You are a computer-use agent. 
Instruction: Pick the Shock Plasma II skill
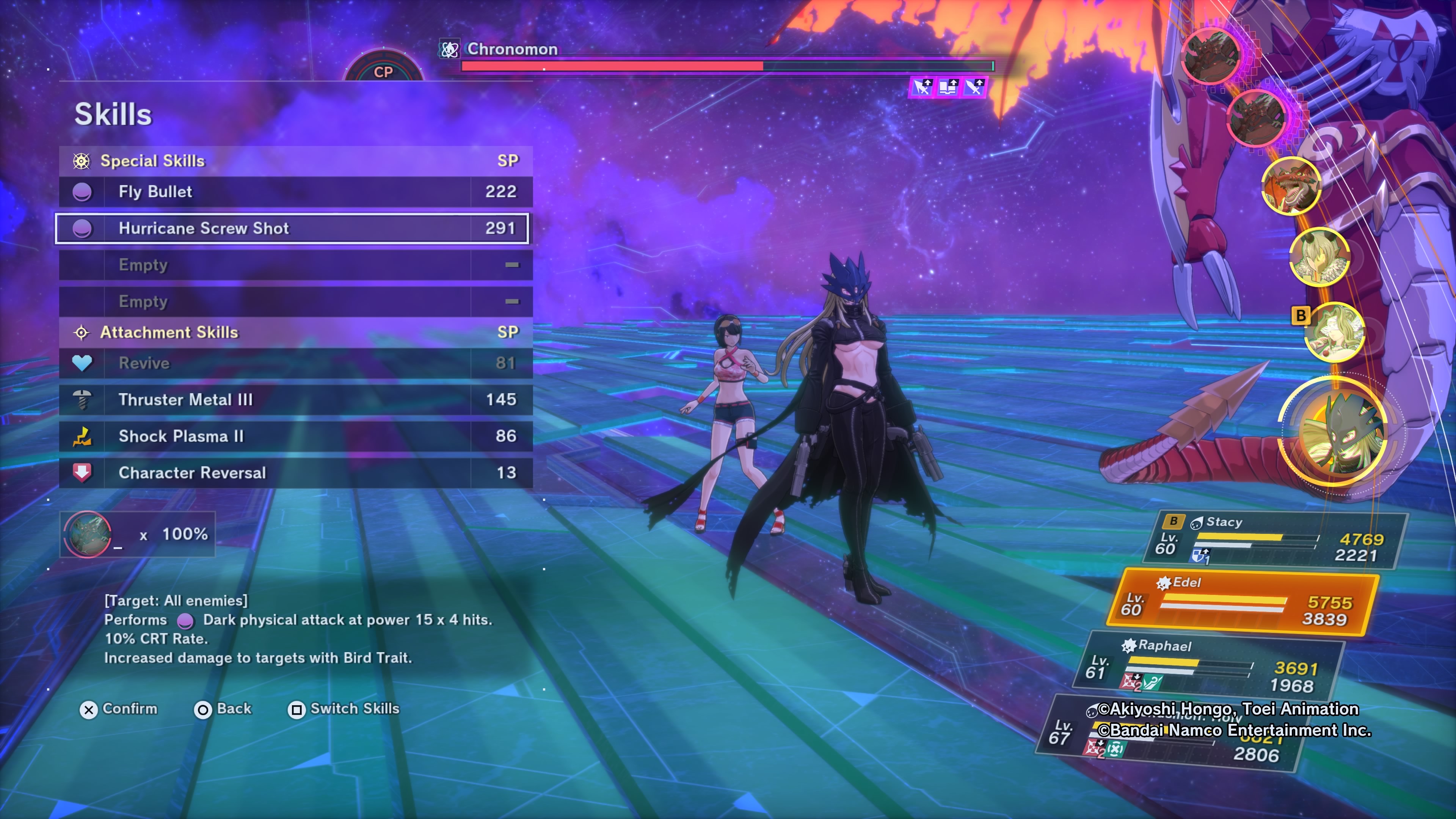(x=295, y=436)
